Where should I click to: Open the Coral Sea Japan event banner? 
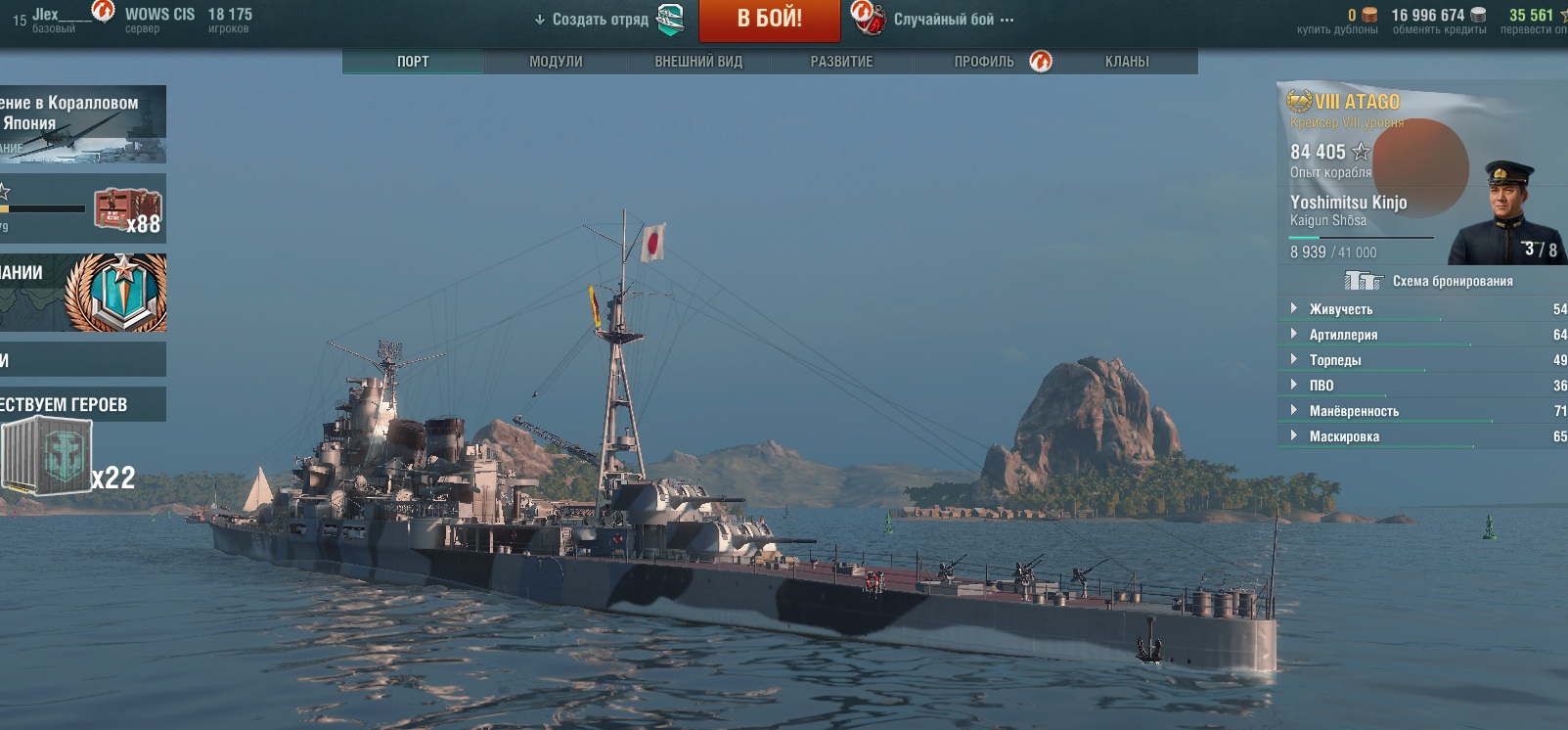(82, 124)
